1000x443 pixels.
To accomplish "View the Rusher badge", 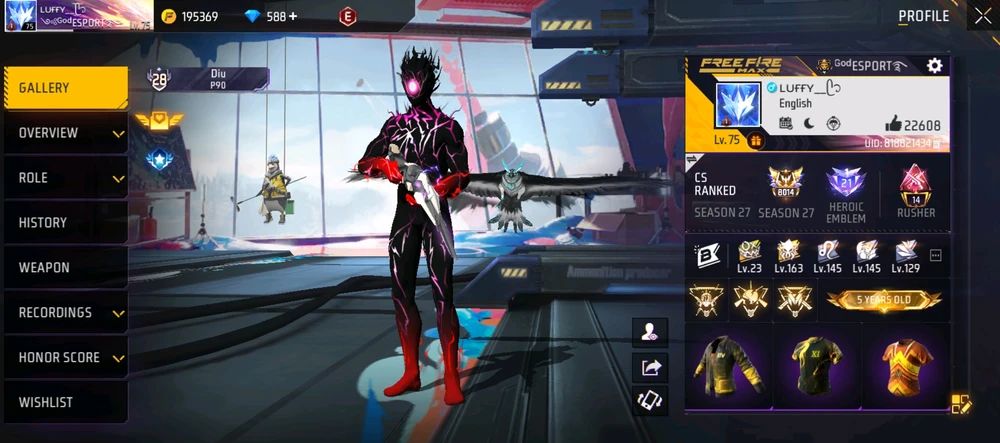I will tap(915, 192).
